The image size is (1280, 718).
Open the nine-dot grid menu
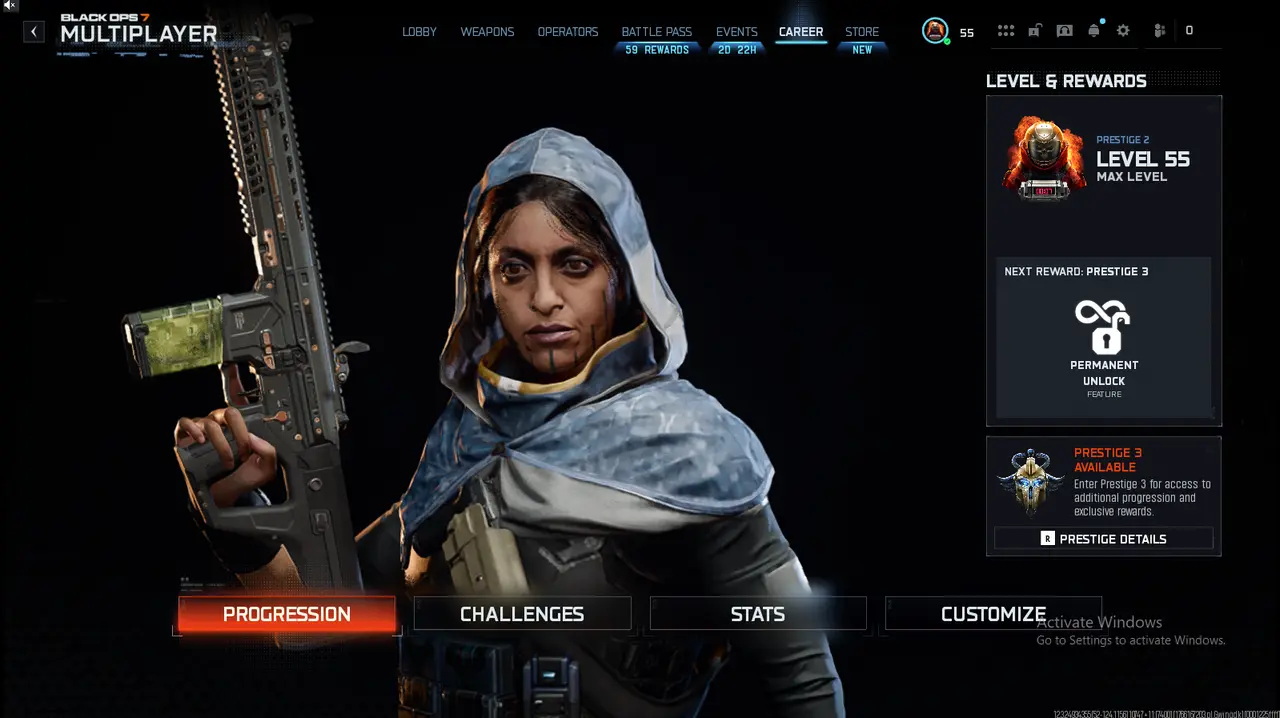[1005, 31]
